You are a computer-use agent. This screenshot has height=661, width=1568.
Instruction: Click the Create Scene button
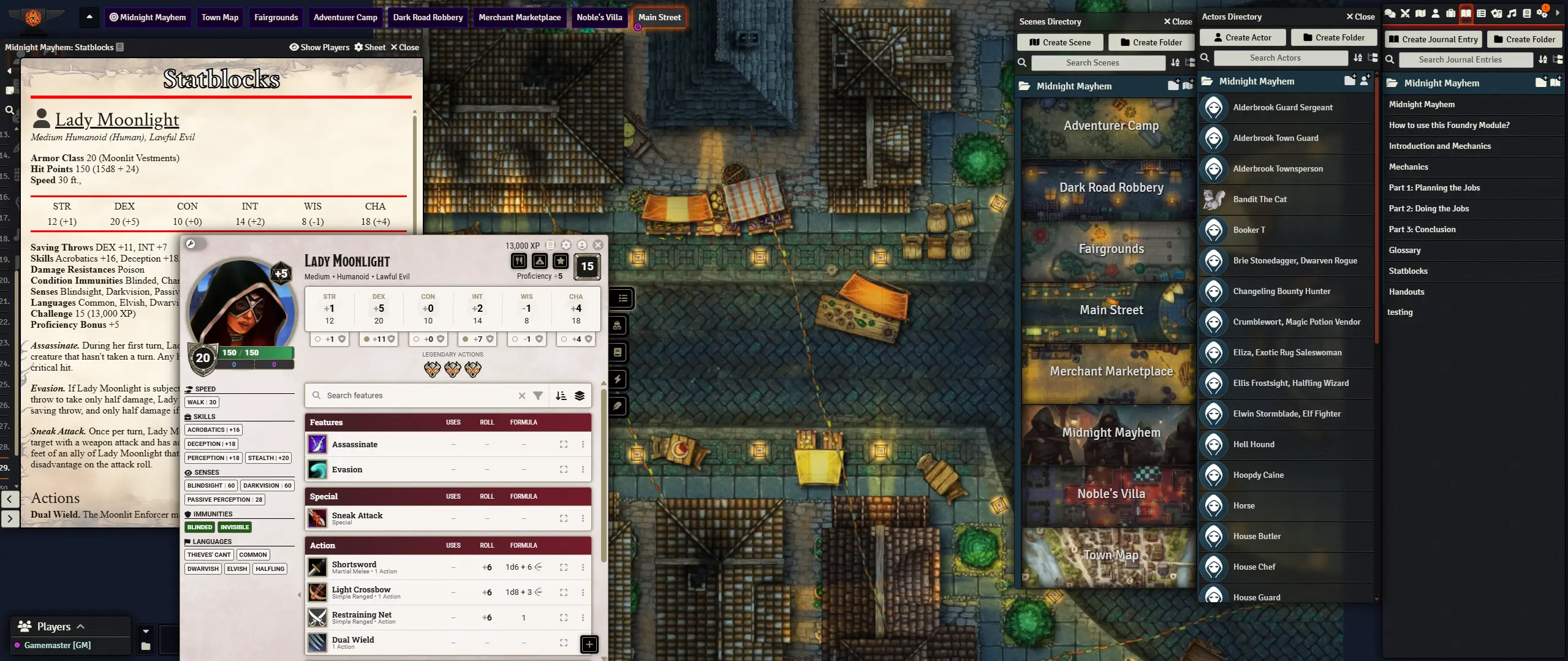click(1060, 42)
